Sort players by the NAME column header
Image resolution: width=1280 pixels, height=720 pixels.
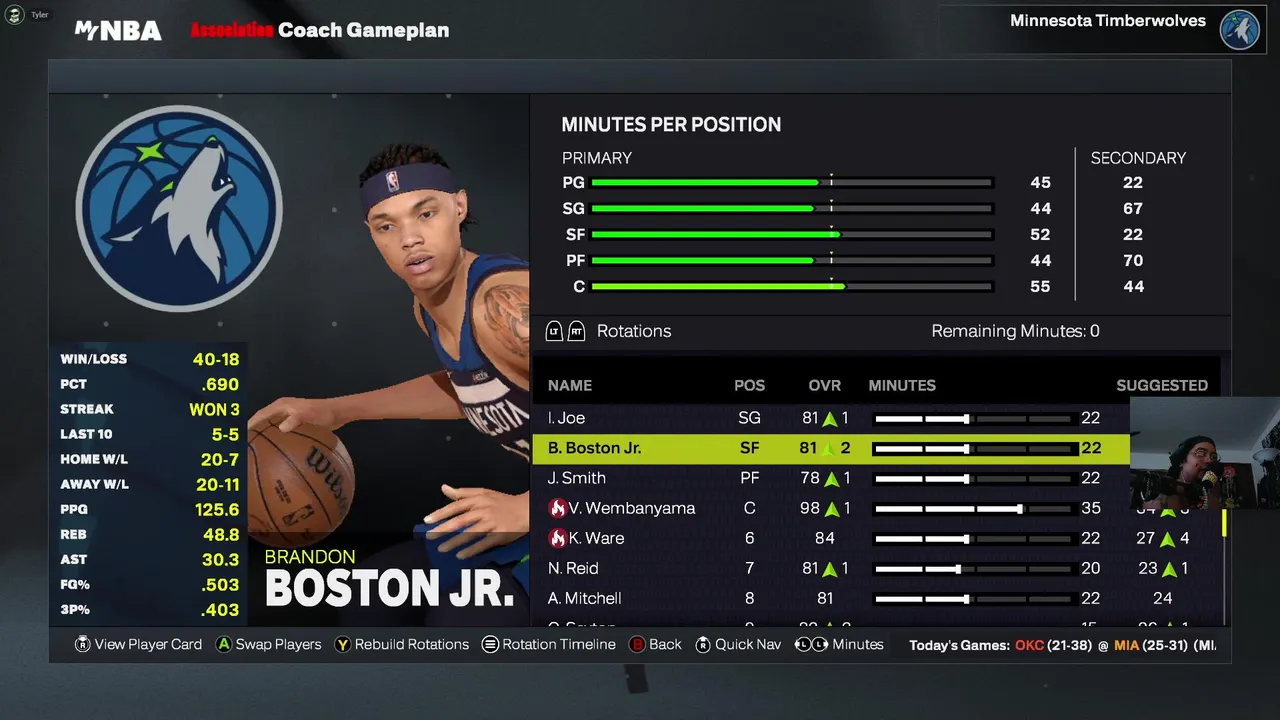click(570, 385)
